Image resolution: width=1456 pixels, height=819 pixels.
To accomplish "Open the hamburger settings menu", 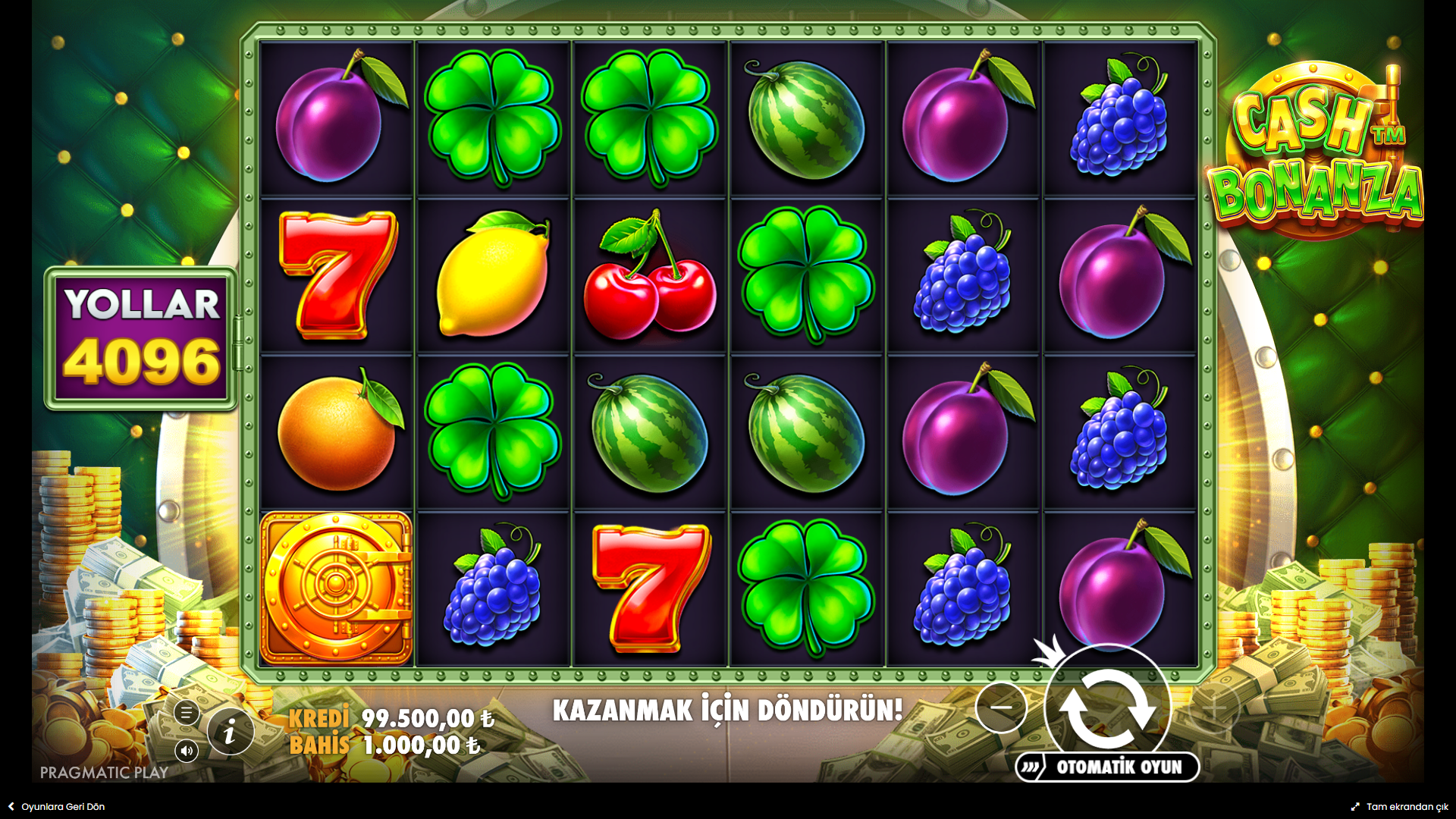I will click(x=187, y=713).
